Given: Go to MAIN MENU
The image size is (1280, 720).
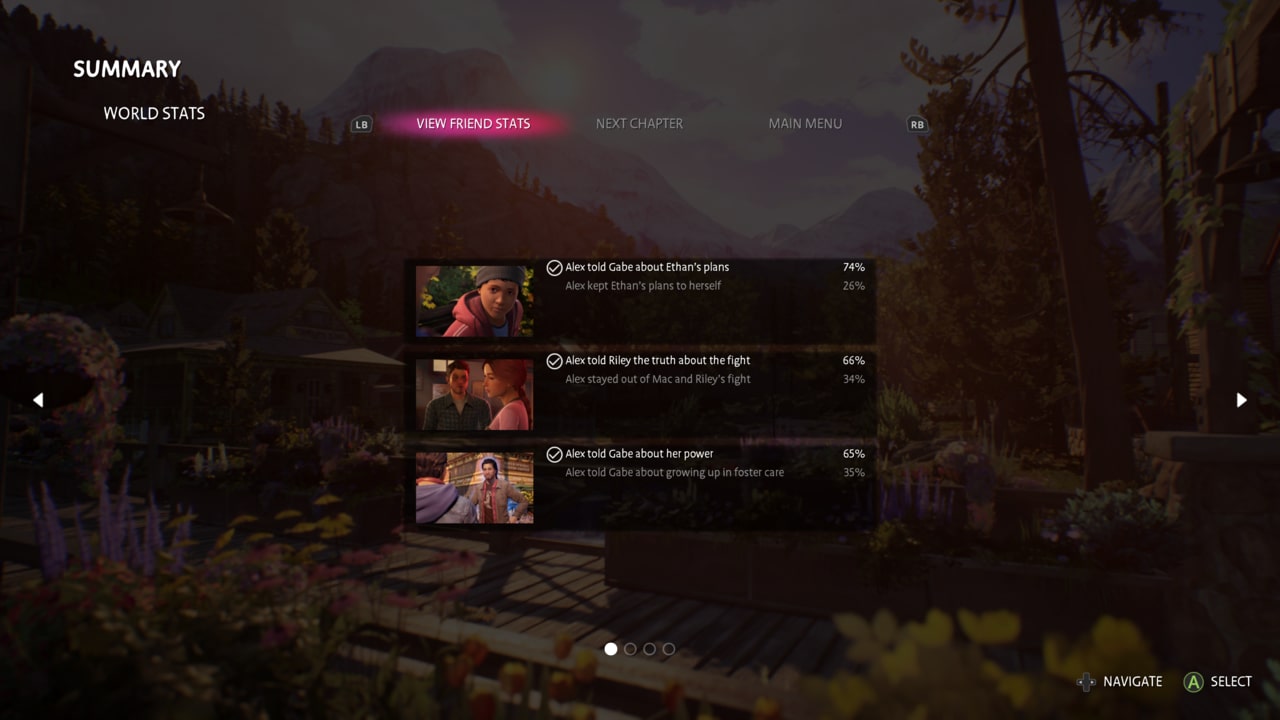Looking at the screenshot, I should 805,123.
